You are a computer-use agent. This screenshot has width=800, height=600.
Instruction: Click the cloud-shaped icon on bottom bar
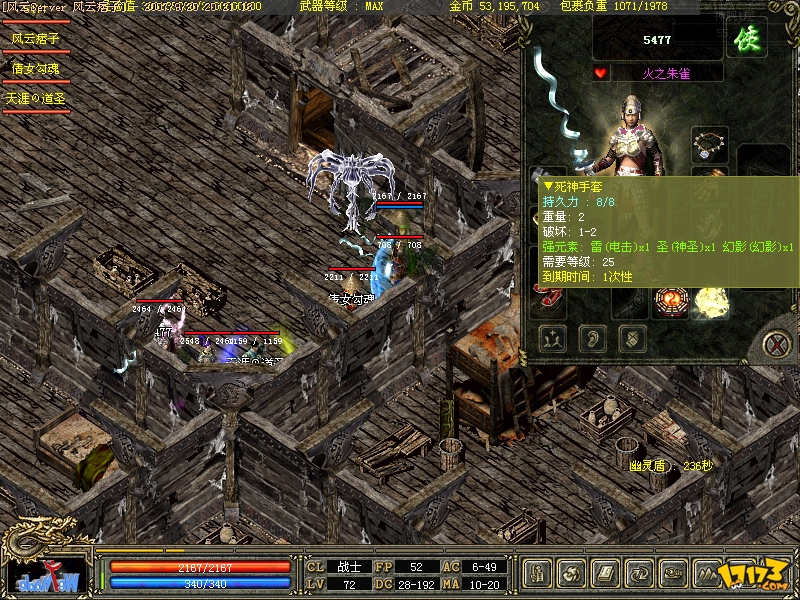[x=674, y=573]
